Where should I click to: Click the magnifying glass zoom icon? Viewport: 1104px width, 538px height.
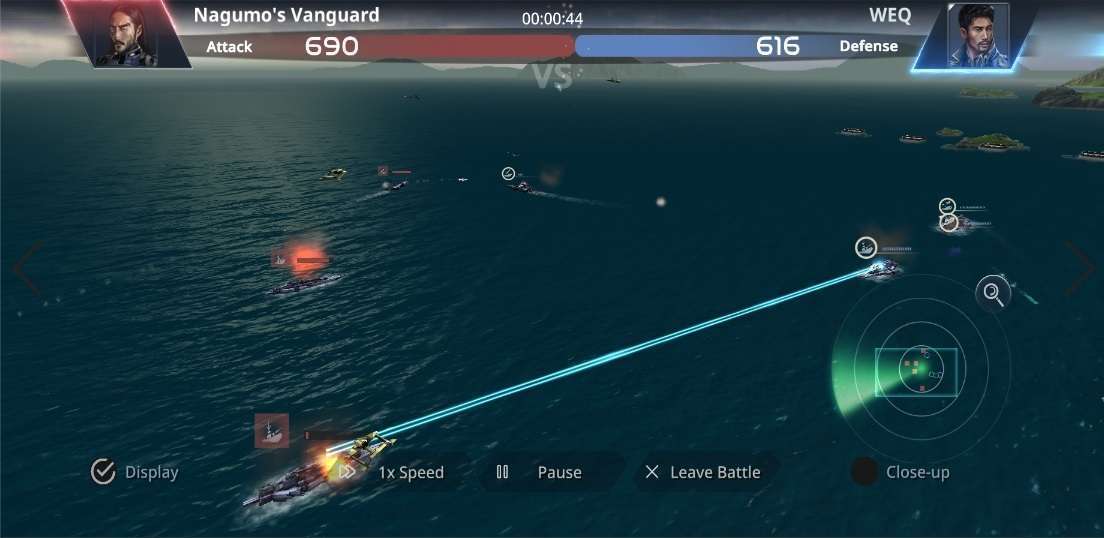coord(993,293)
